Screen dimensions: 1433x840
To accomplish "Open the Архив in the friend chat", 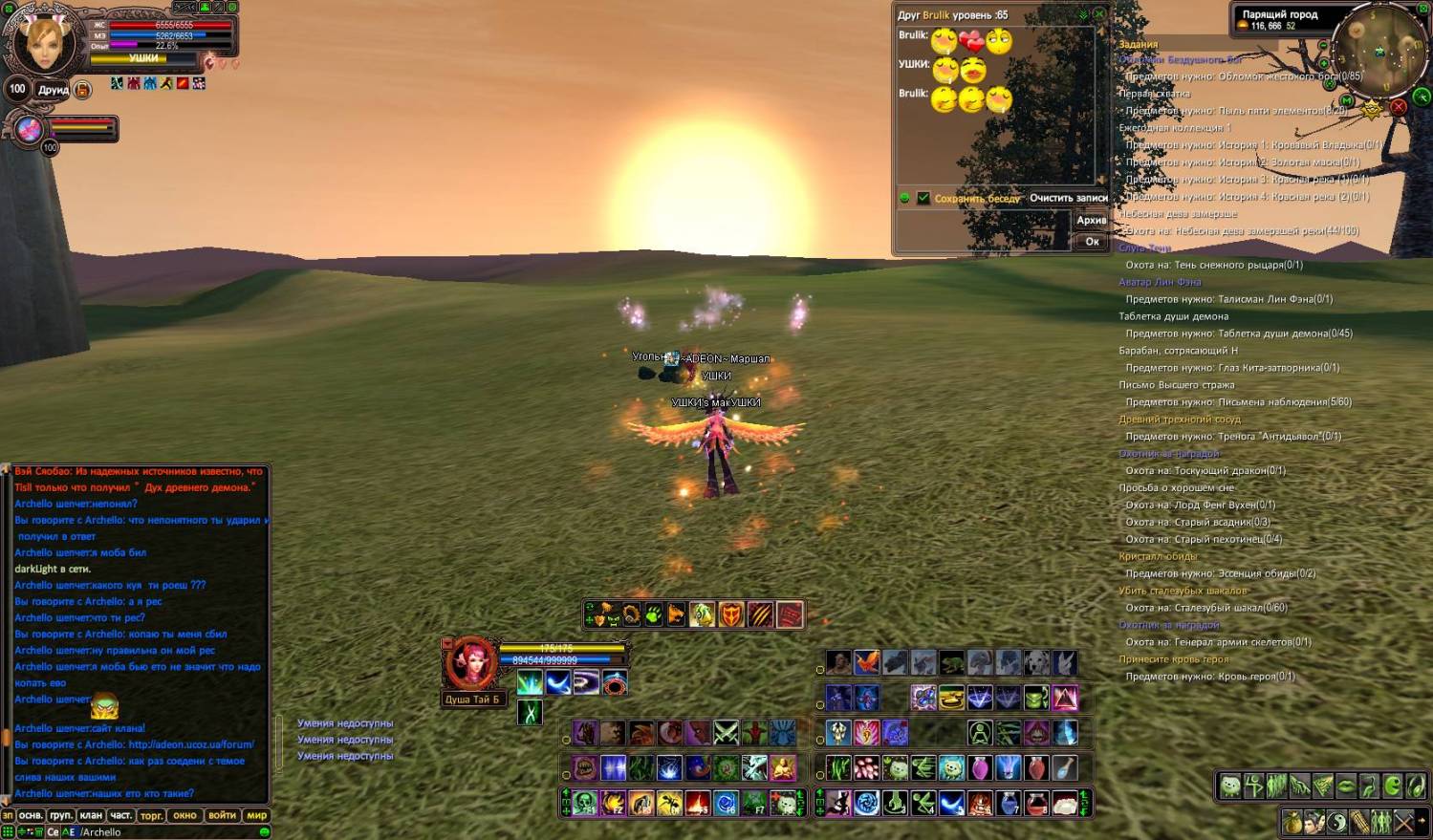I will [1091, 220].
